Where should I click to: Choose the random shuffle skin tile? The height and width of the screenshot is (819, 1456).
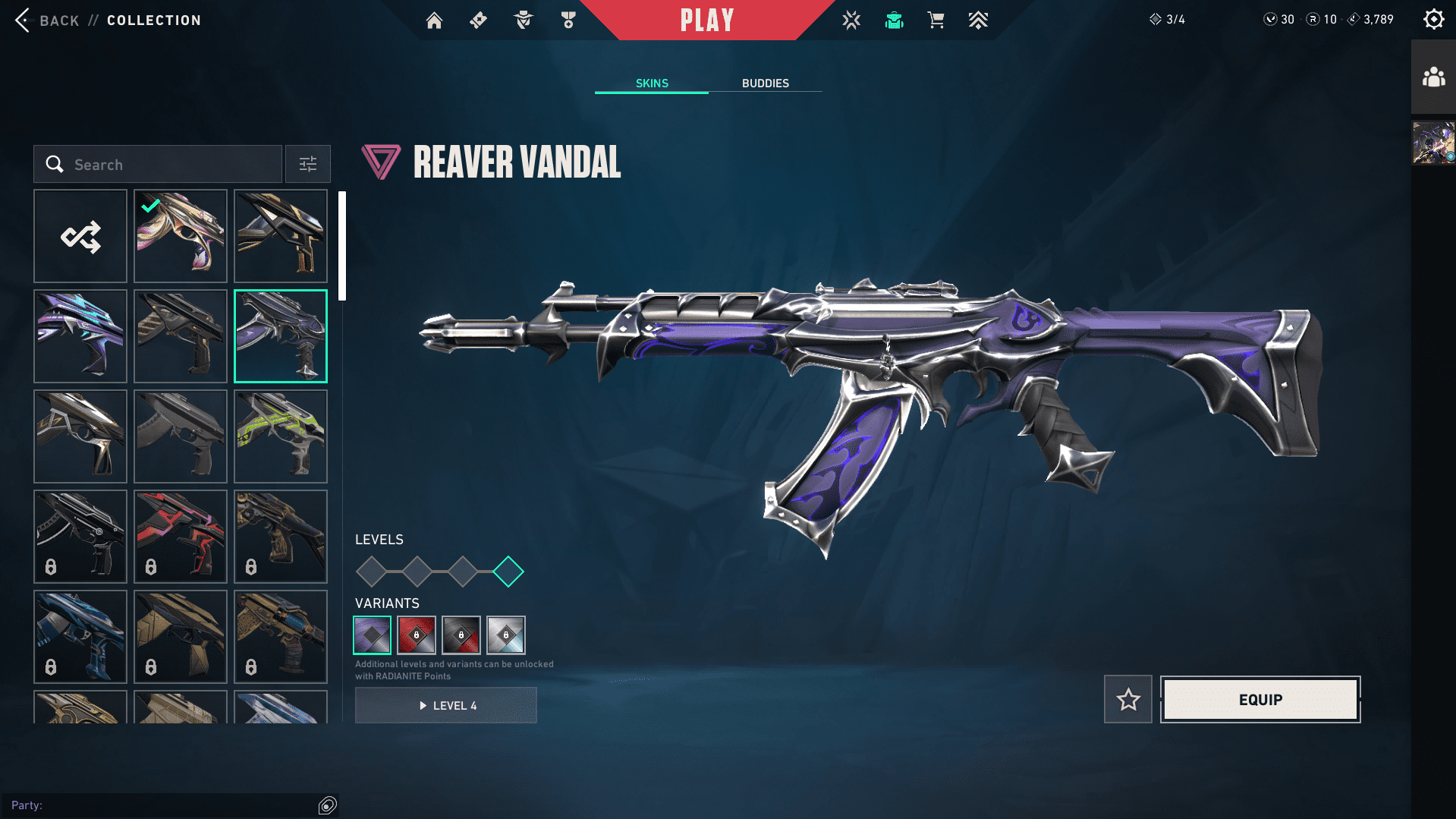click(80, 236)
